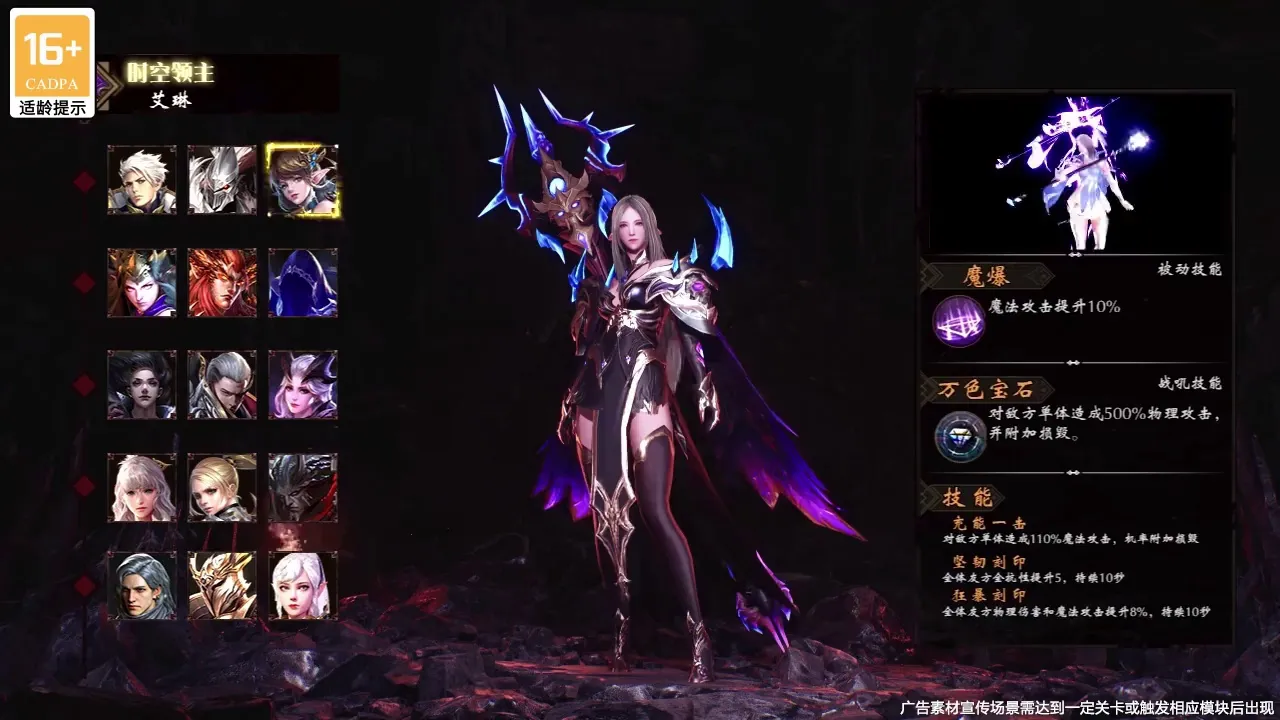1280x720 pixels.
Task: Choose the white-haired elf girl portrait
Action: (302, 586)
